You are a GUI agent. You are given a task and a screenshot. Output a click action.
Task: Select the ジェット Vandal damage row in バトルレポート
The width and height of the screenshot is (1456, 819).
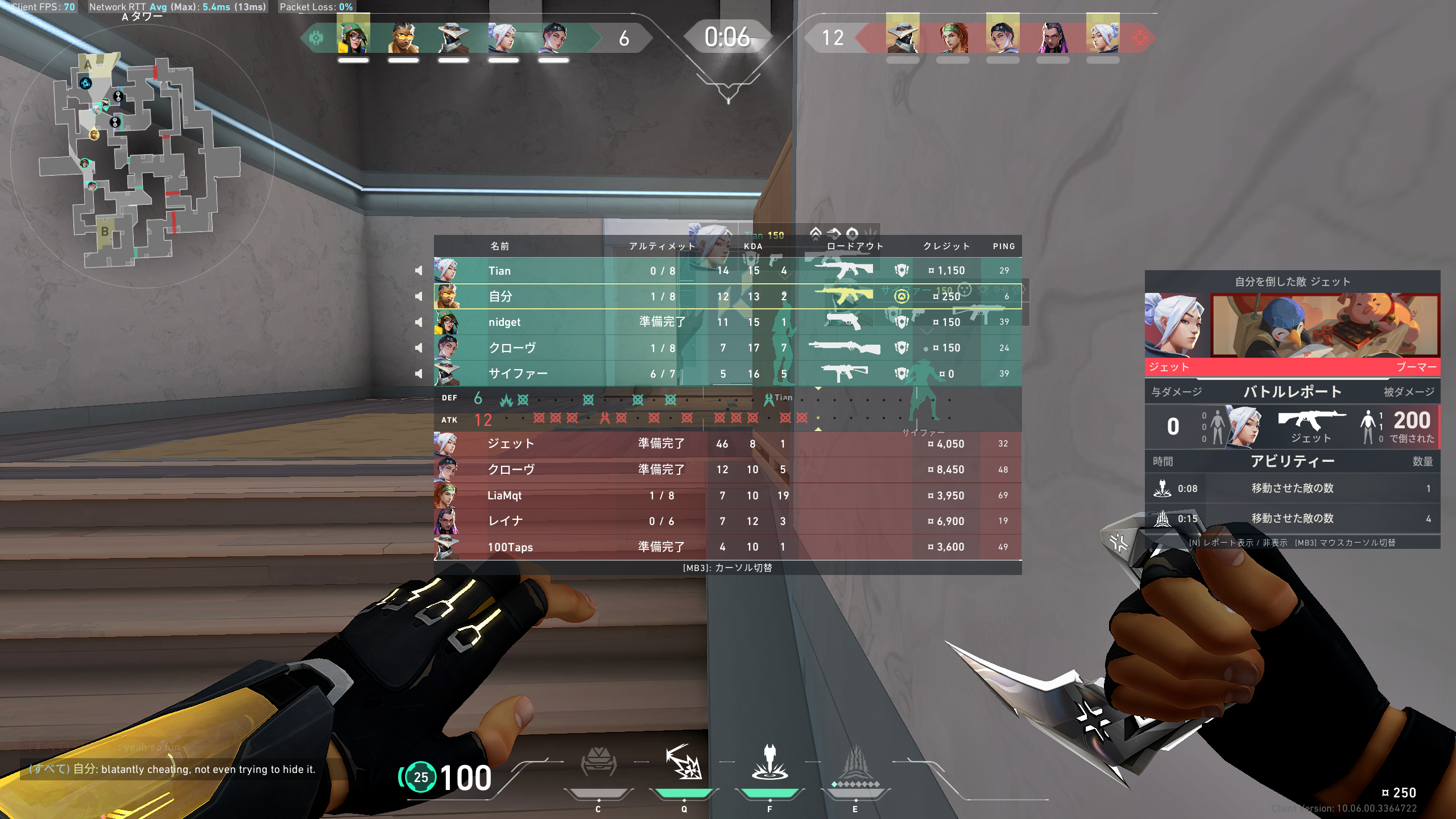pyautogui.click(x=1292, y=427)
